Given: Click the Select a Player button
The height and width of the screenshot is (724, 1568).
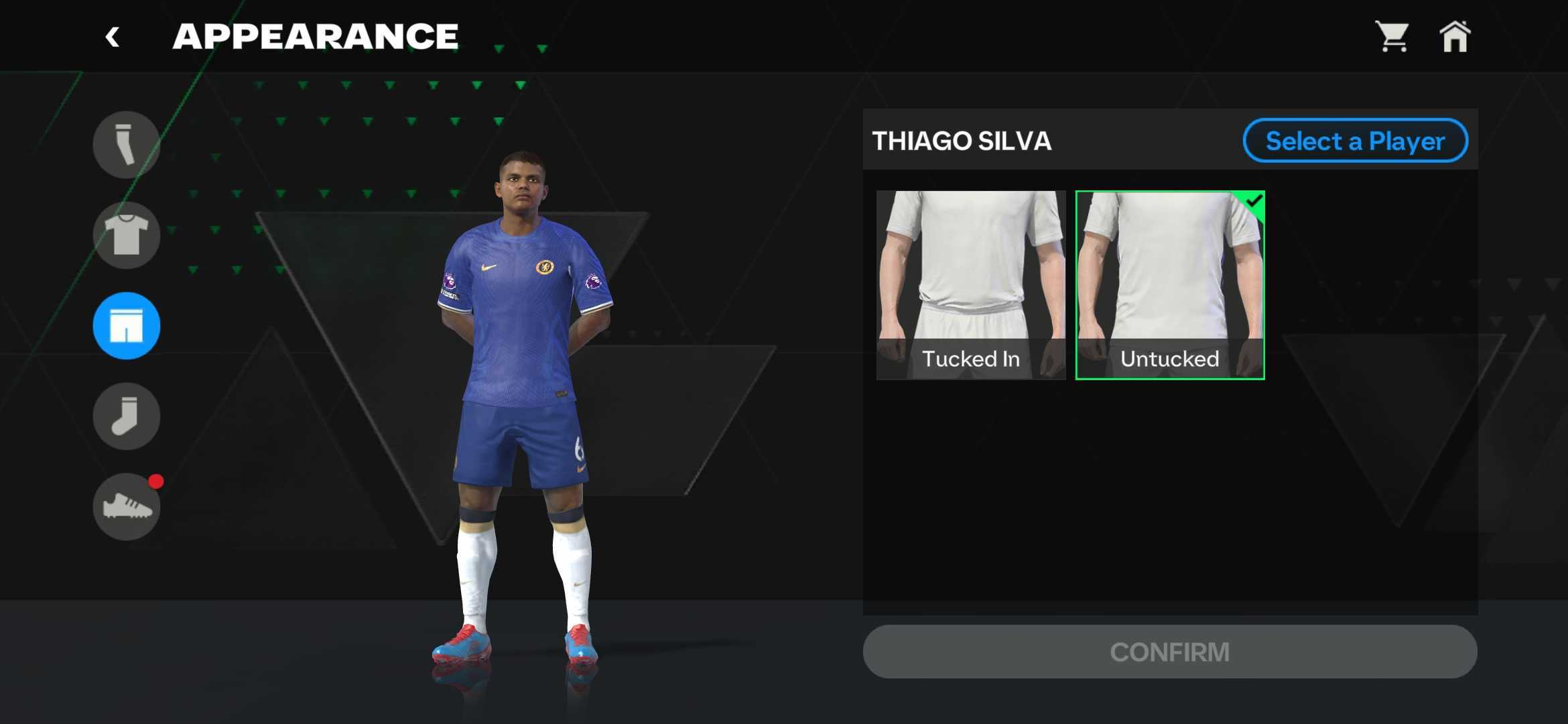Looking at the screenshot, I should [1355, 141].
